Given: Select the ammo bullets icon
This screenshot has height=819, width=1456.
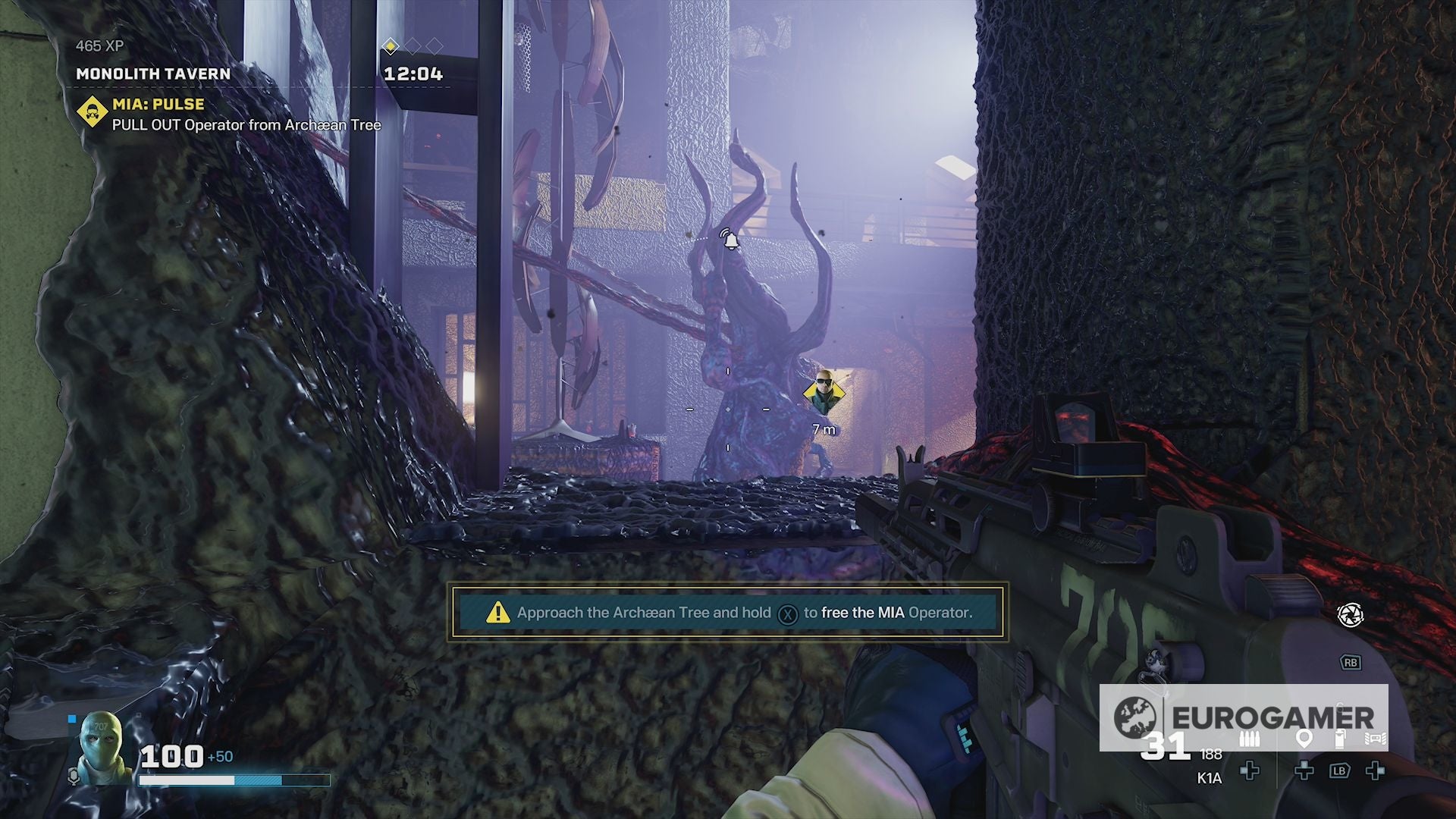Looking at the screenshot, I should click(1250, 739).
